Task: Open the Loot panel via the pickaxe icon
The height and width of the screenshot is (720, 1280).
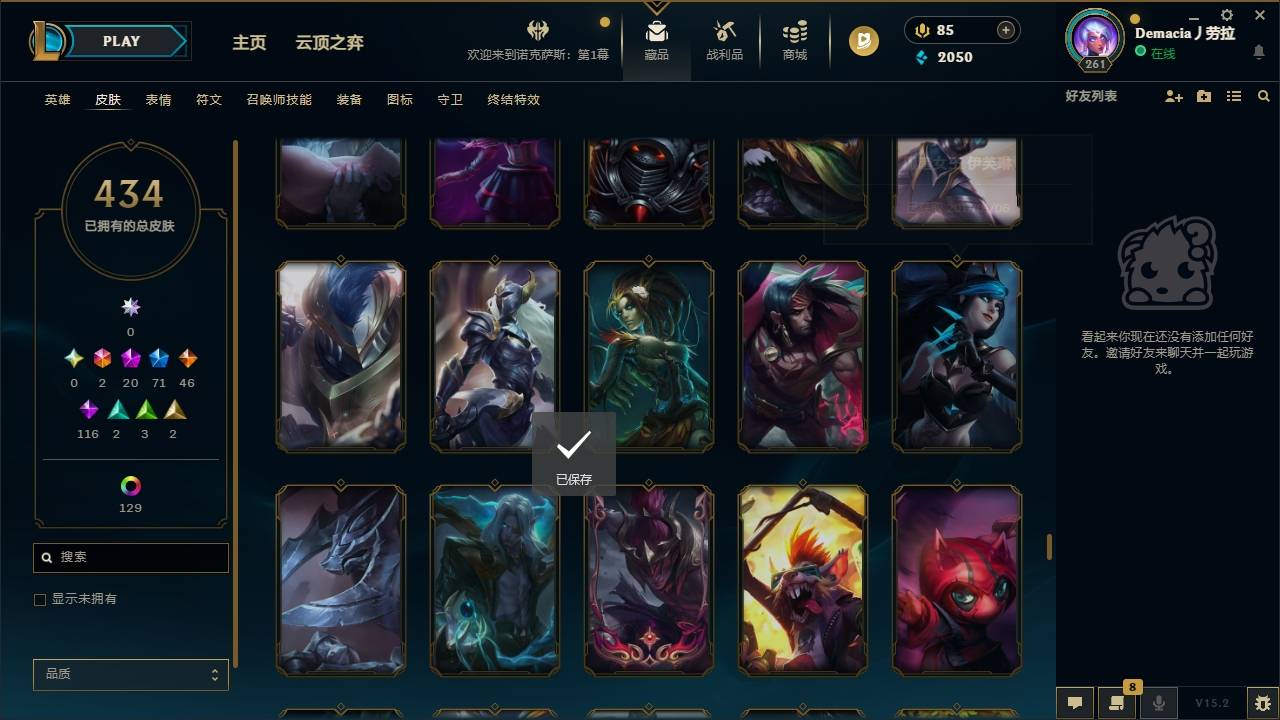Action: click(724, 33)
